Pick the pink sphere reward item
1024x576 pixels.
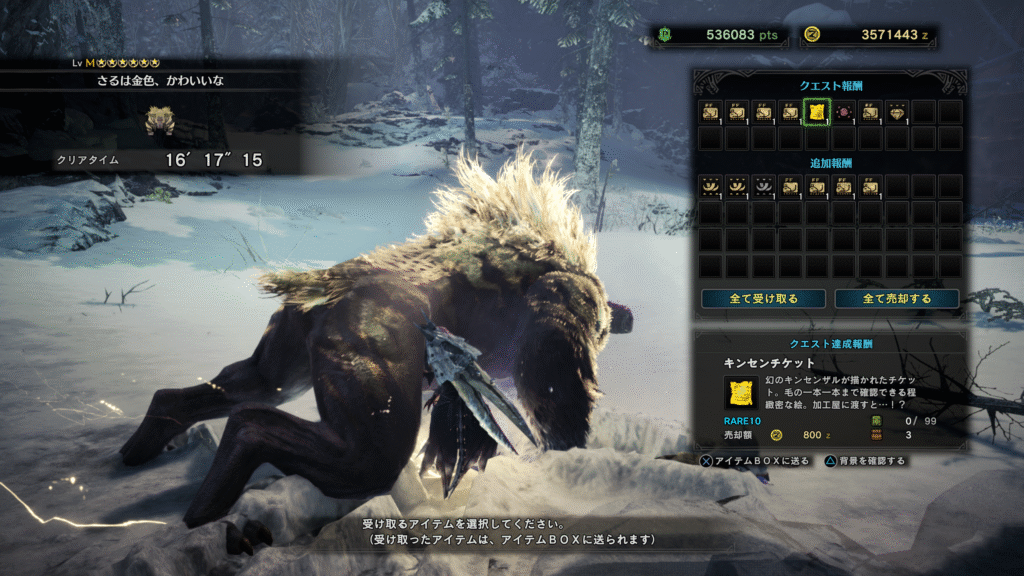click(x=844, y=112)
